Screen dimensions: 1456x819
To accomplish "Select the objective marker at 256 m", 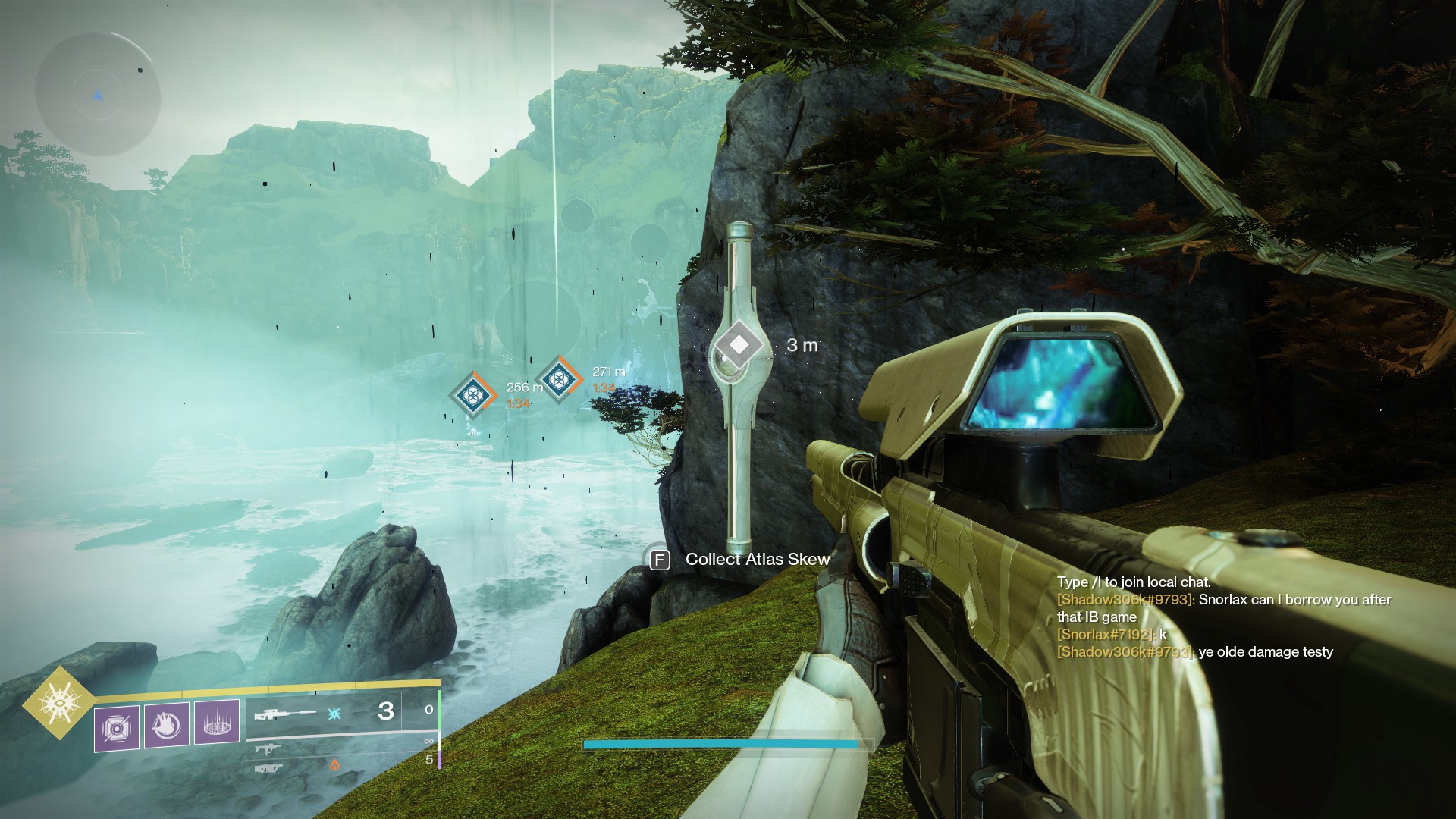I will tap(474, 394).
